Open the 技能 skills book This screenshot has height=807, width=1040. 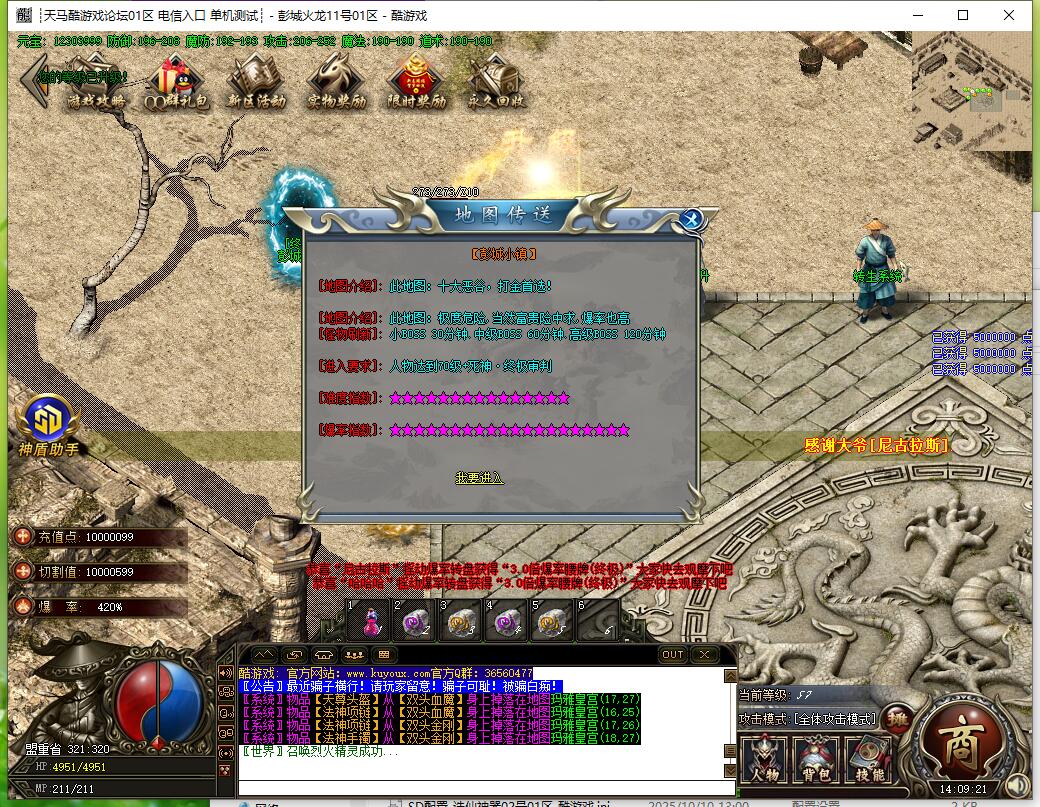pos(868,760)
